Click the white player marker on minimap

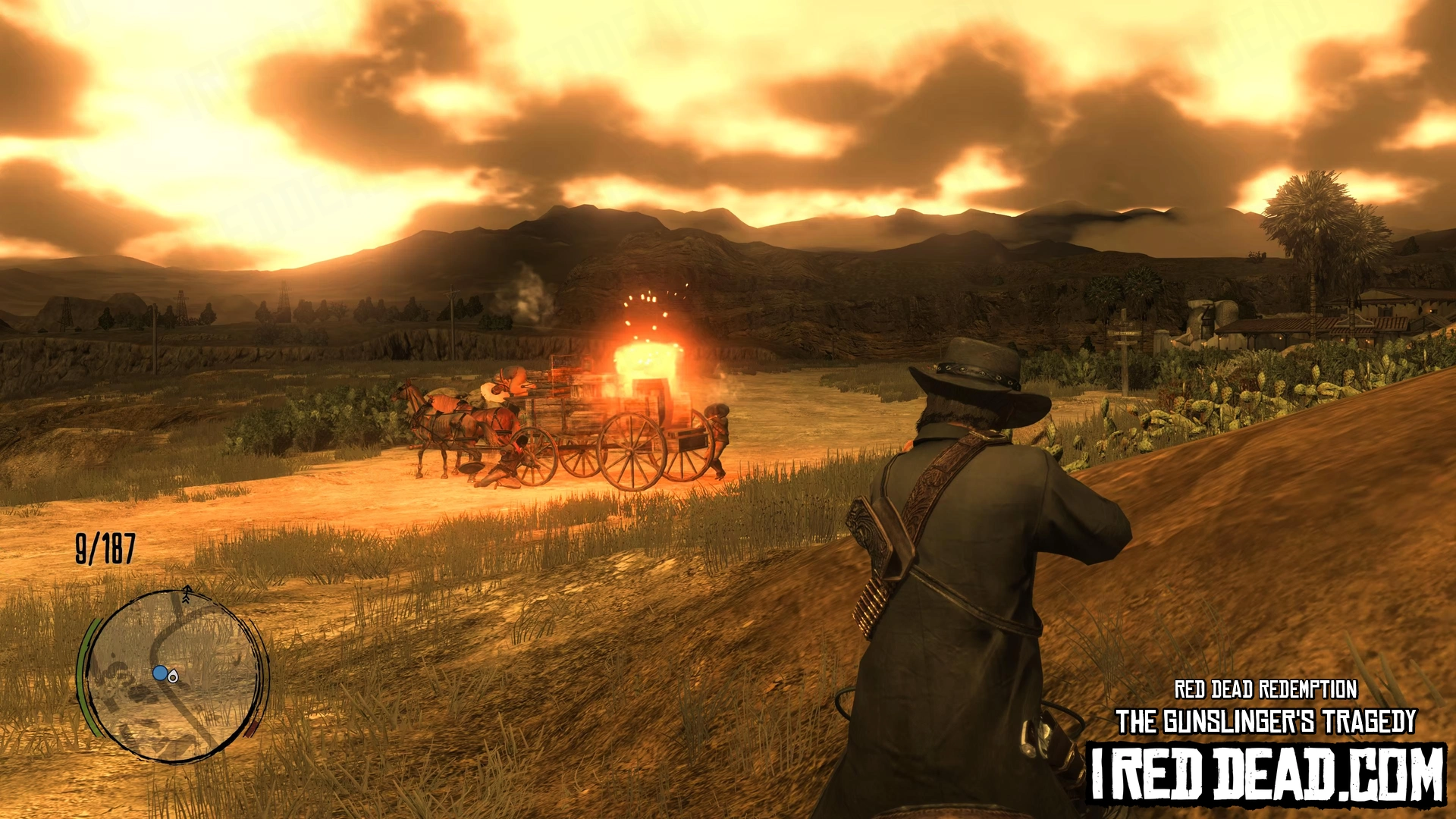[173, 676]
